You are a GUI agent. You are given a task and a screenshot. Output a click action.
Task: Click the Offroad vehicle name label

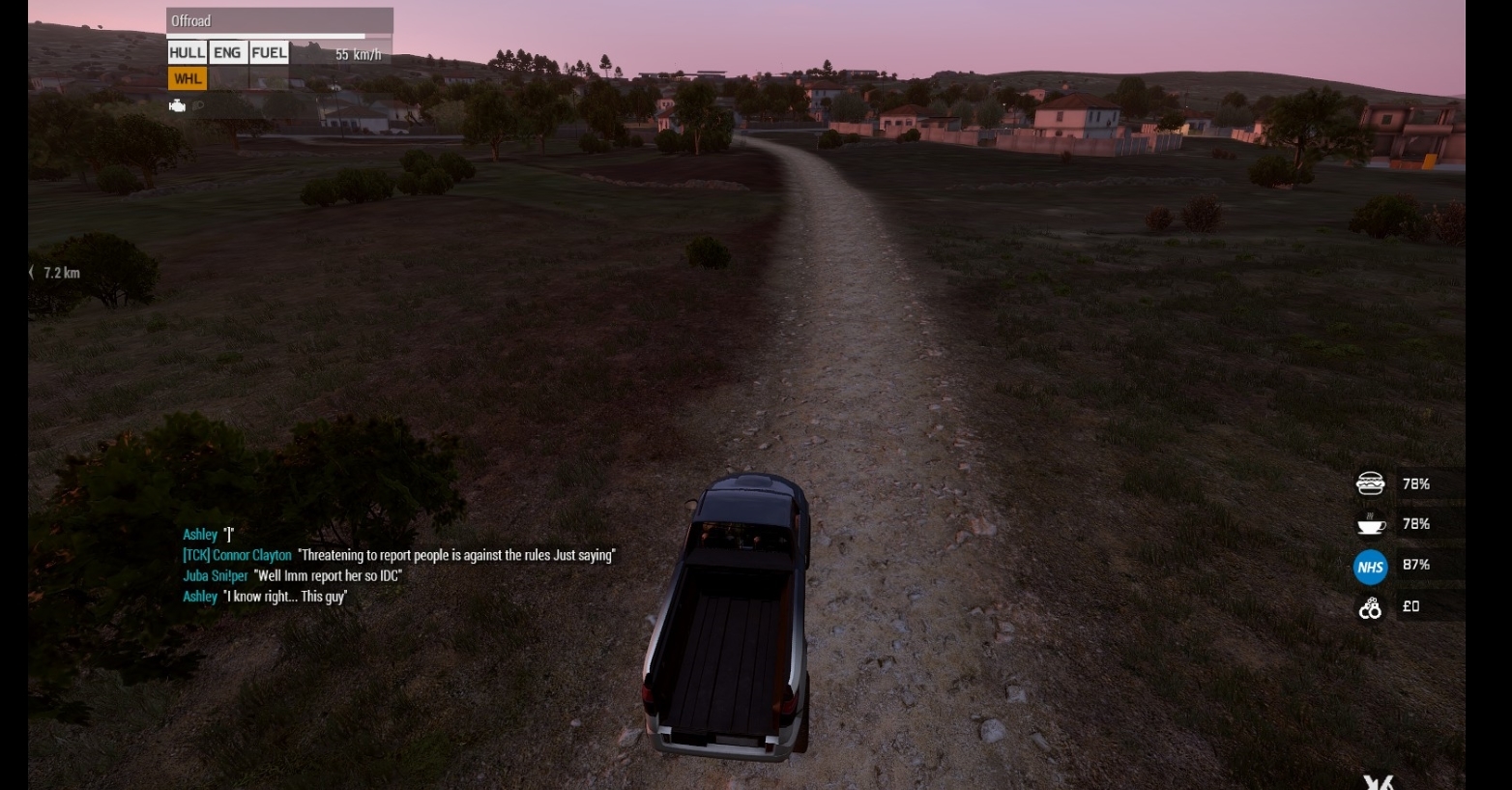click(191, 21)
